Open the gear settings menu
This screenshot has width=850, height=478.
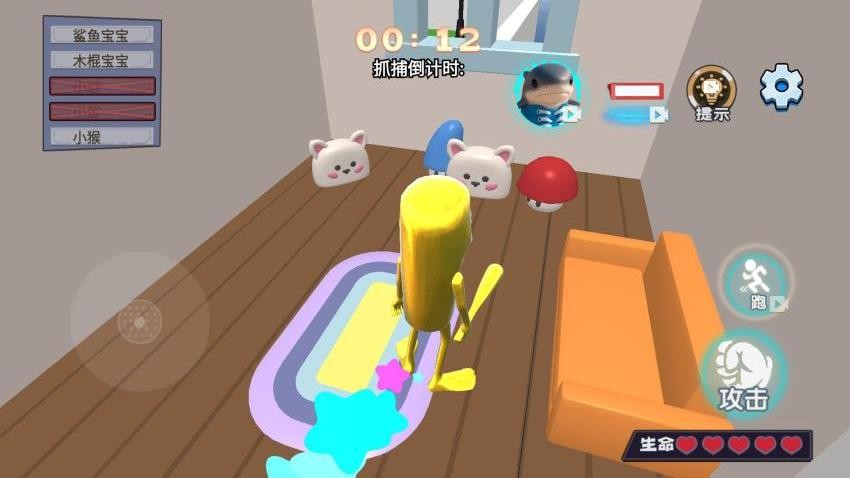click(x=781, y=88)
